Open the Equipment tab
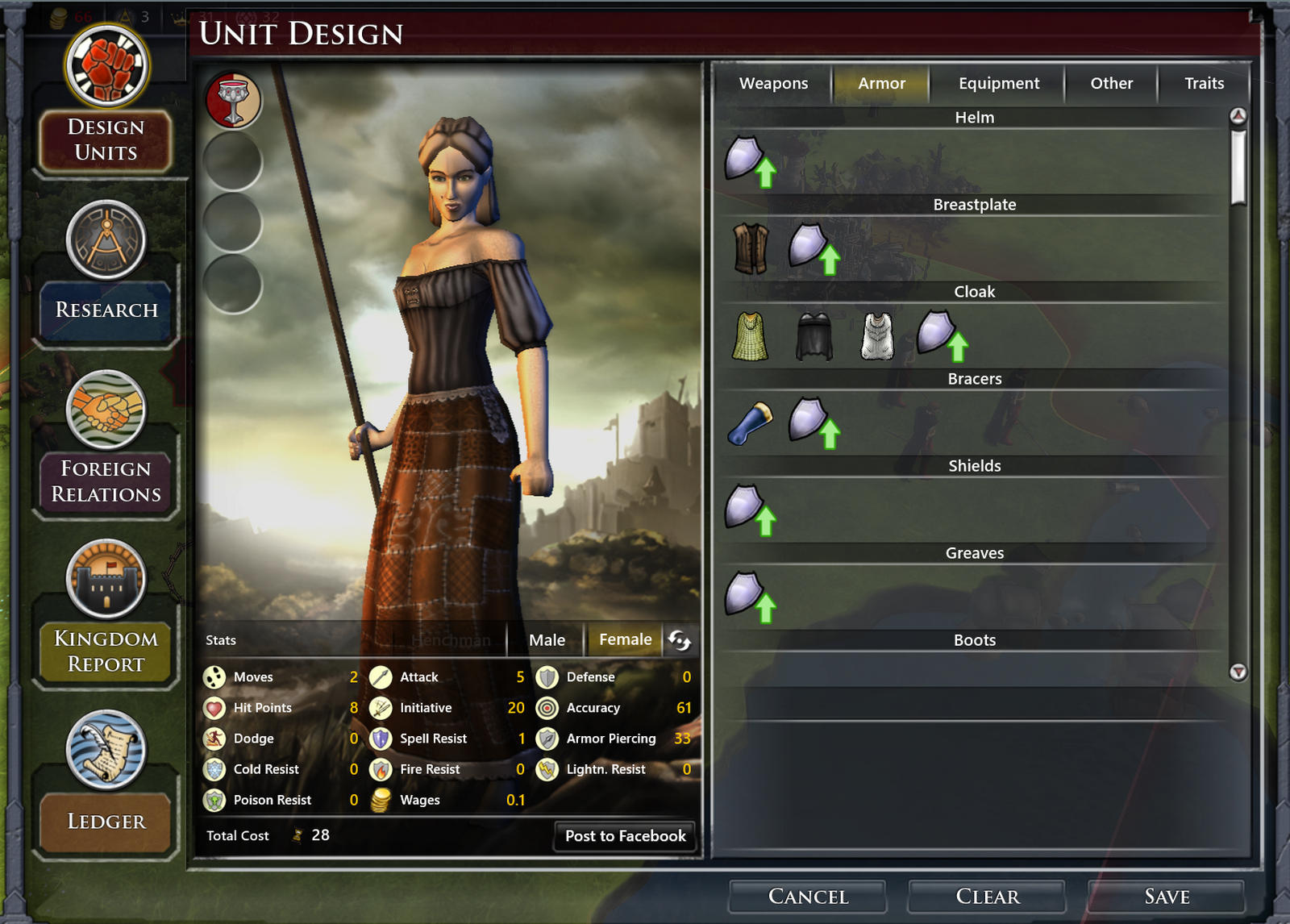The image size is (1290, 924). [997, 83]
